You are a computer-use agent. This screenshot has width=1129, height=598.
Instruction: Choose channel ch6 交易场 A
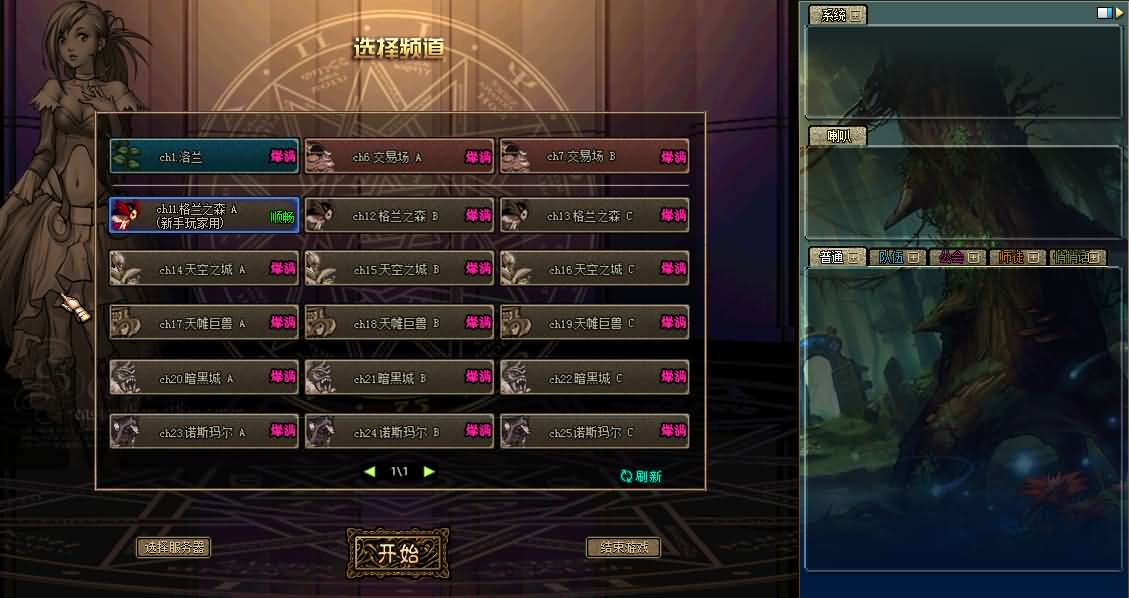(x=399, y=157)
